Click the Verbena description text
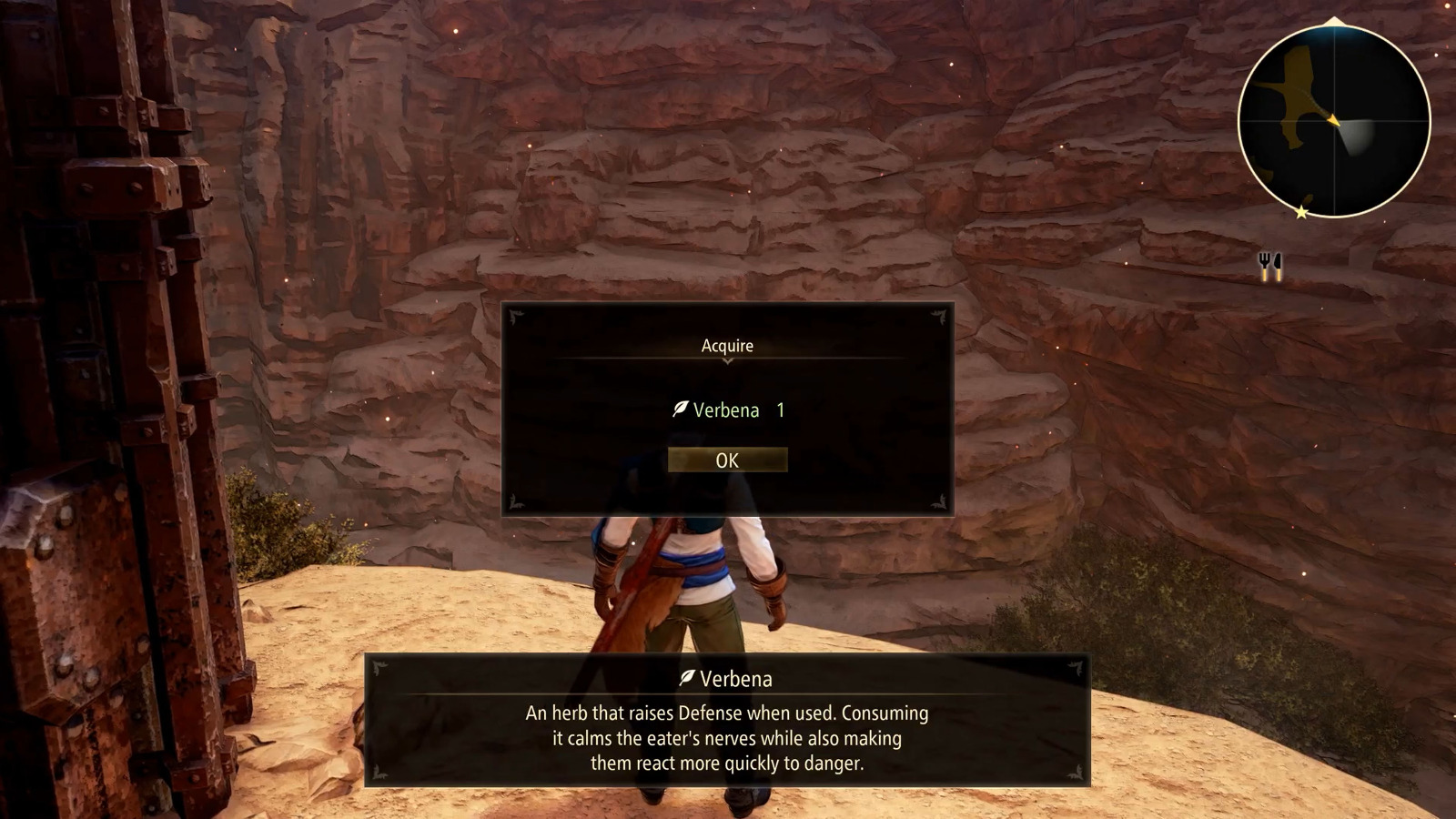The width and height of the screenshot is (1456, 819). coord(728,739)
